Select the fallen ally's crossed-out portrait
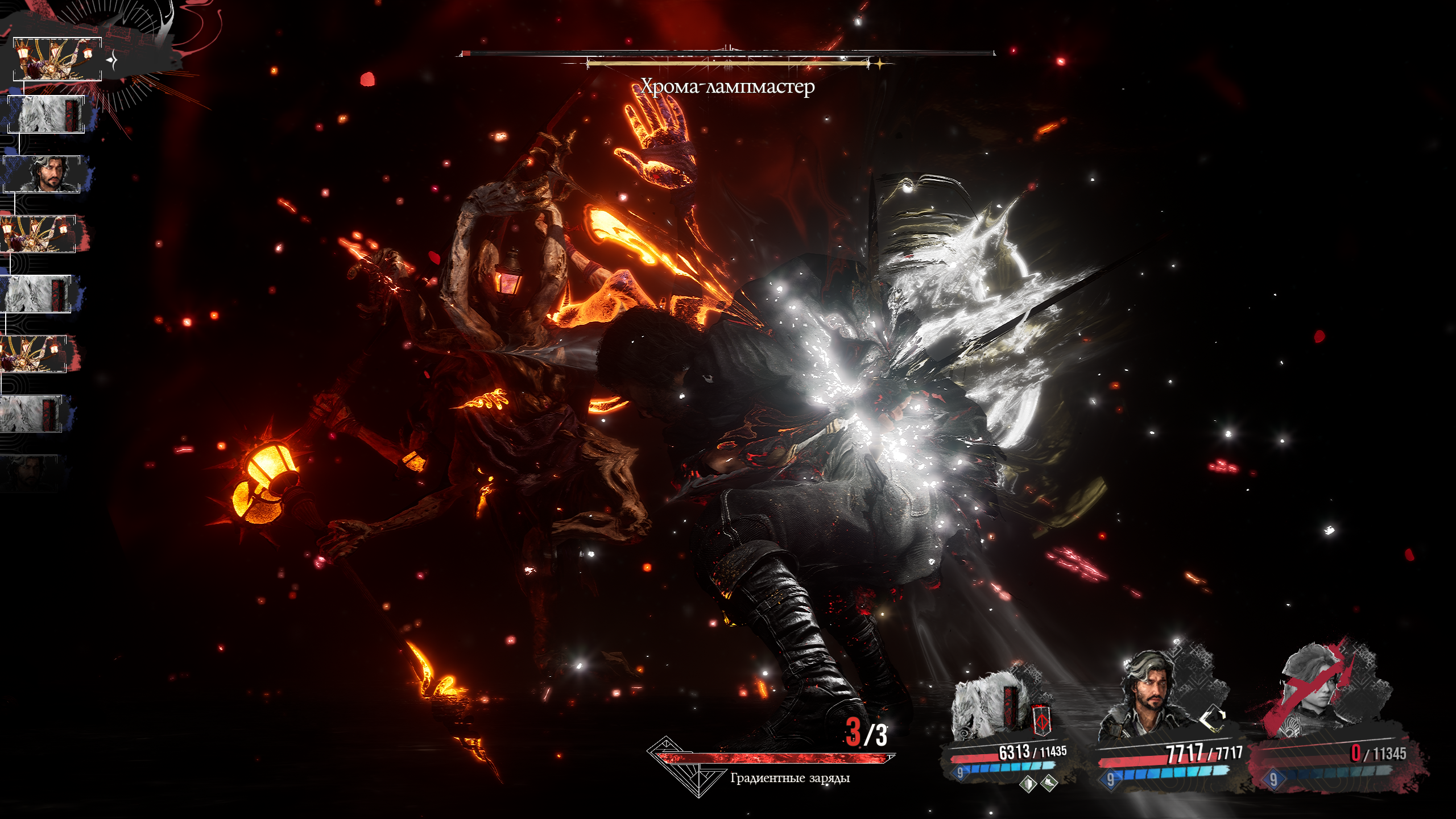1456x819 pixels. (x=1319, y=694)
